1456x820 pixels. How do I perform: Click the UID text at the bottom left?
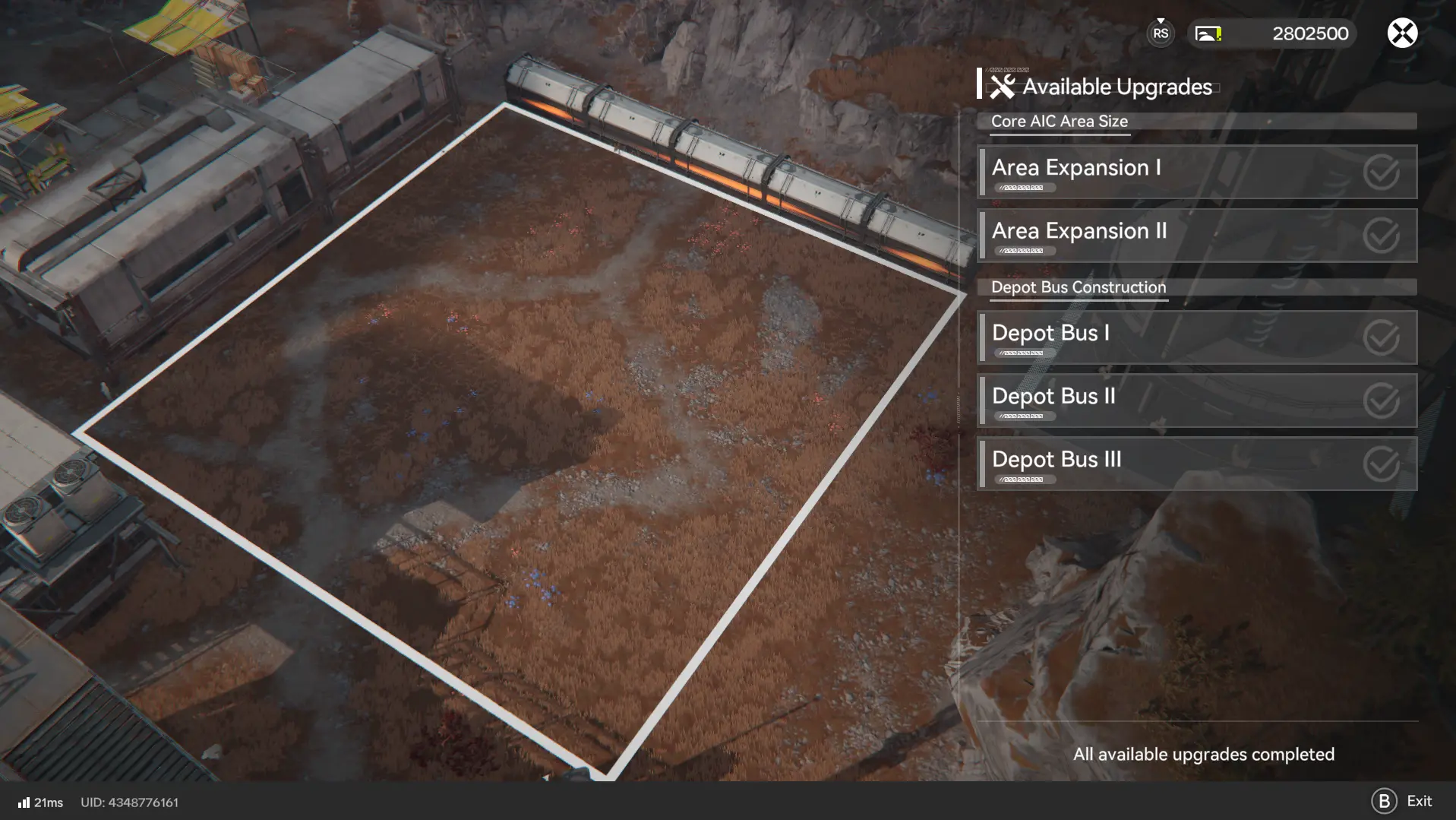point(129,802)
